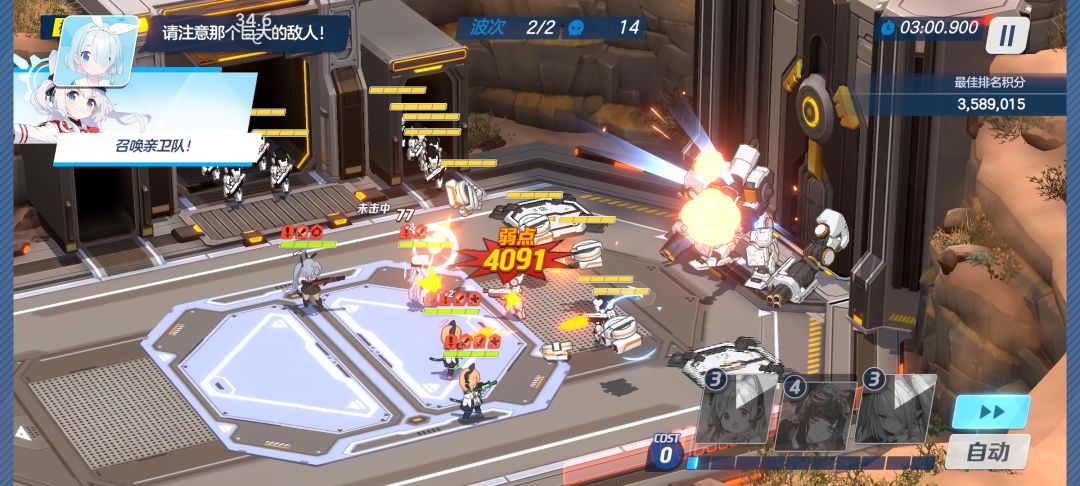Turn on auto battle (自动)

989,452
